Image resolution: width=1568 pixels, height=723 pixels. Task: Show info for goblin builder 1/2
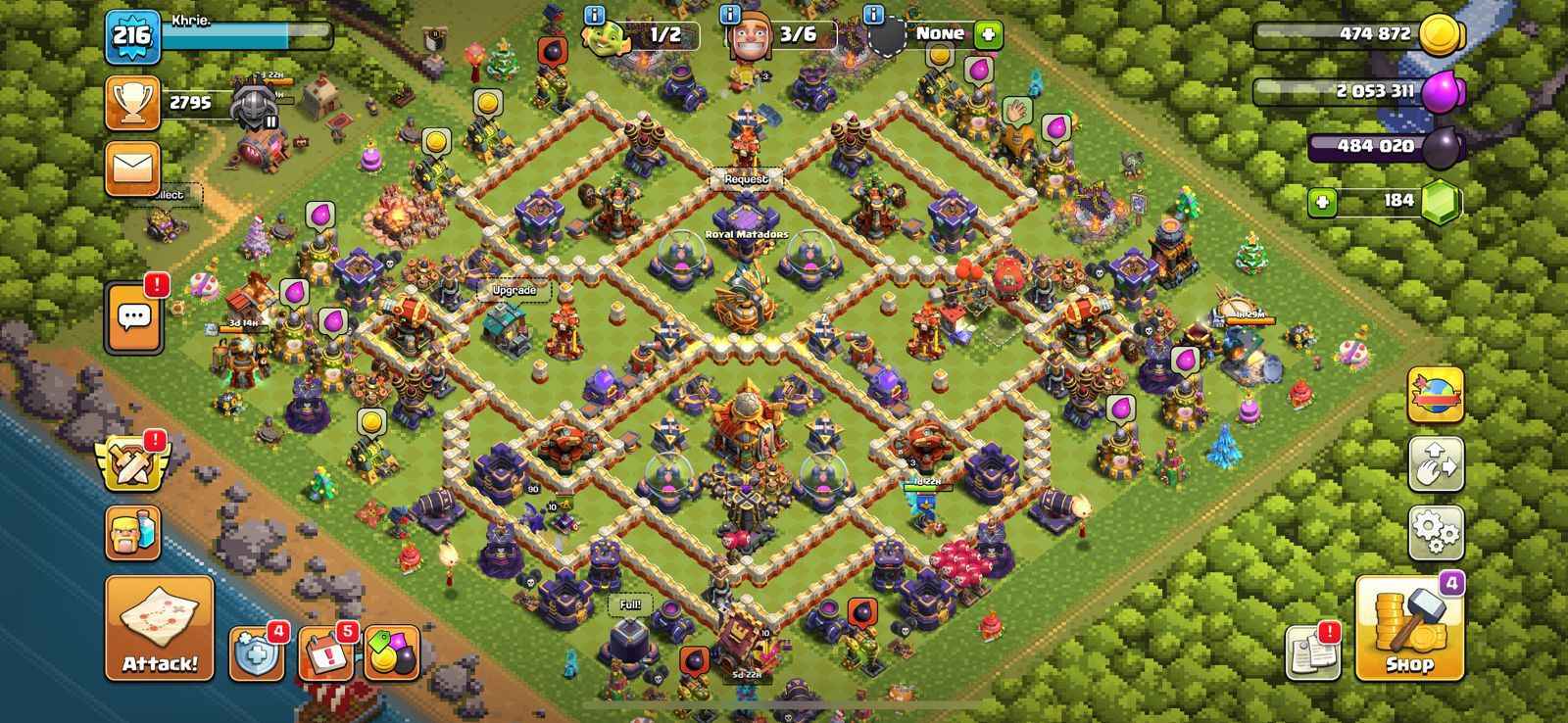coord(593,16)
